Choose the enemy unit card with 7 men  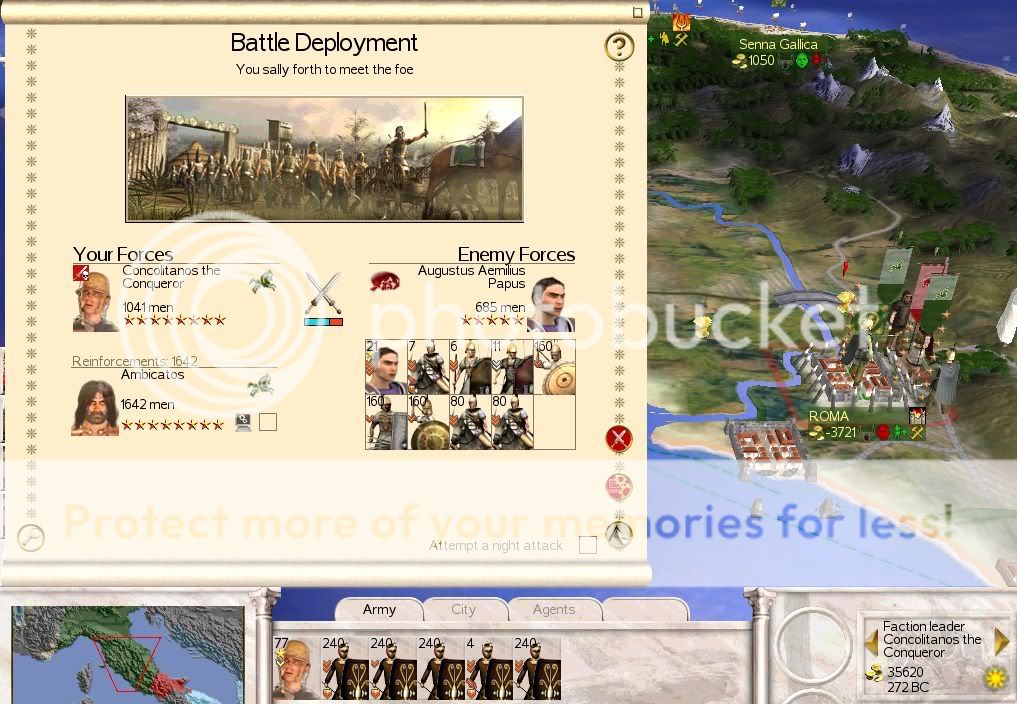428,367
